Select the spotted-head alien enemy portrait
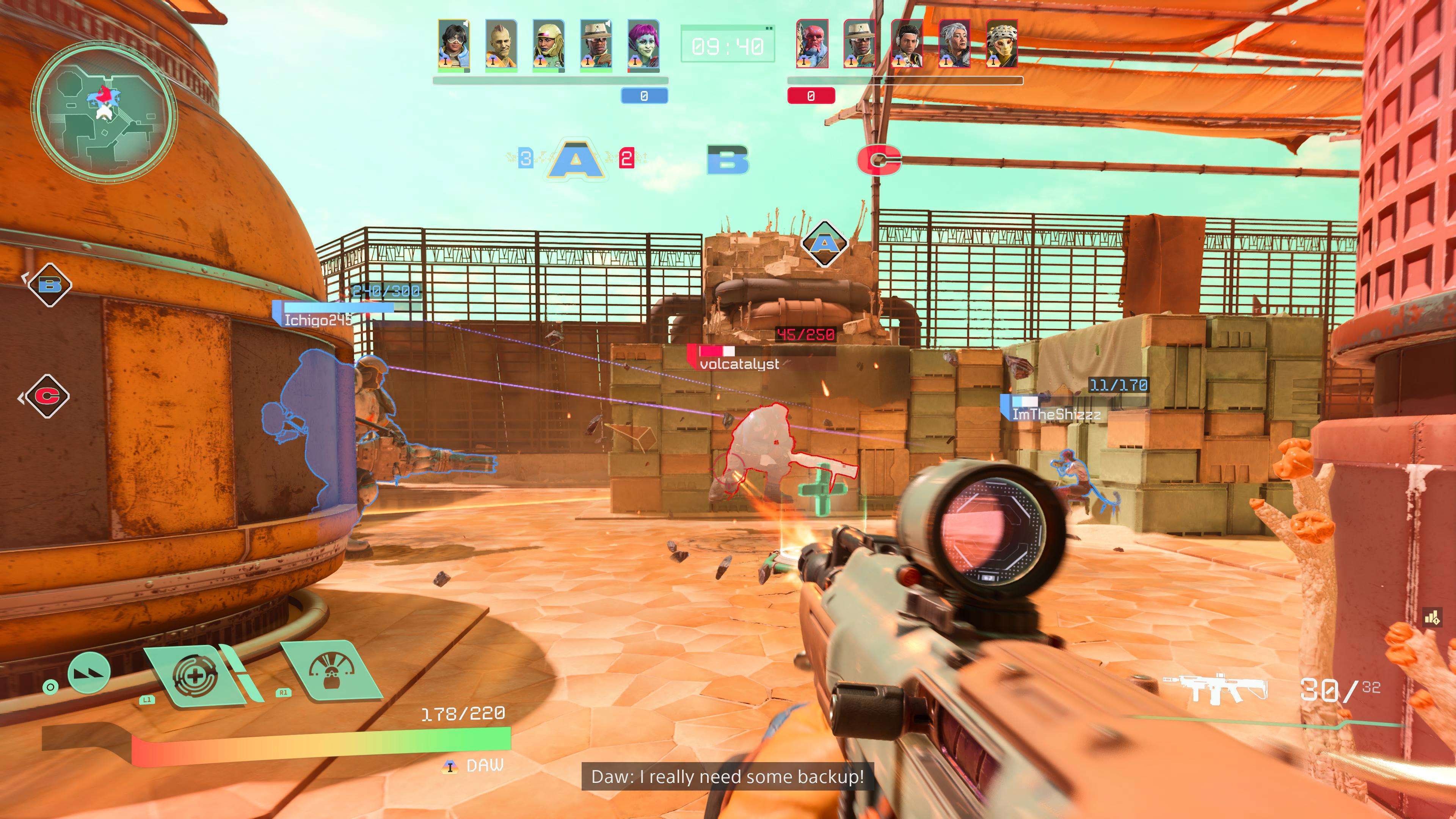Image resolution: width=1456 pixels, height=819 pixels. (x=1001, y=44)
